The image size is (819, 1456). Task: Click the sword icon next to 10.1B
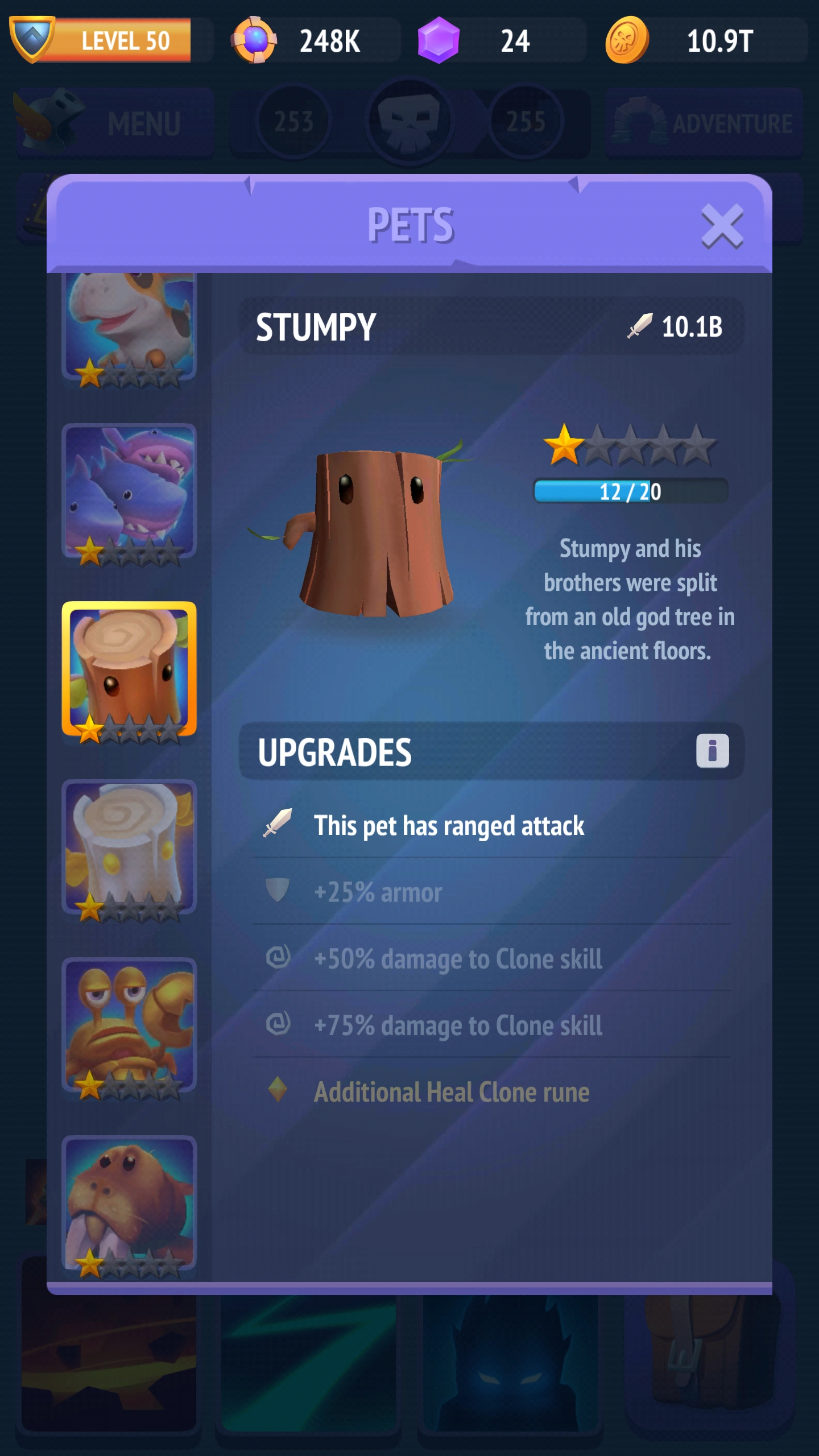[x=639, y=326]
